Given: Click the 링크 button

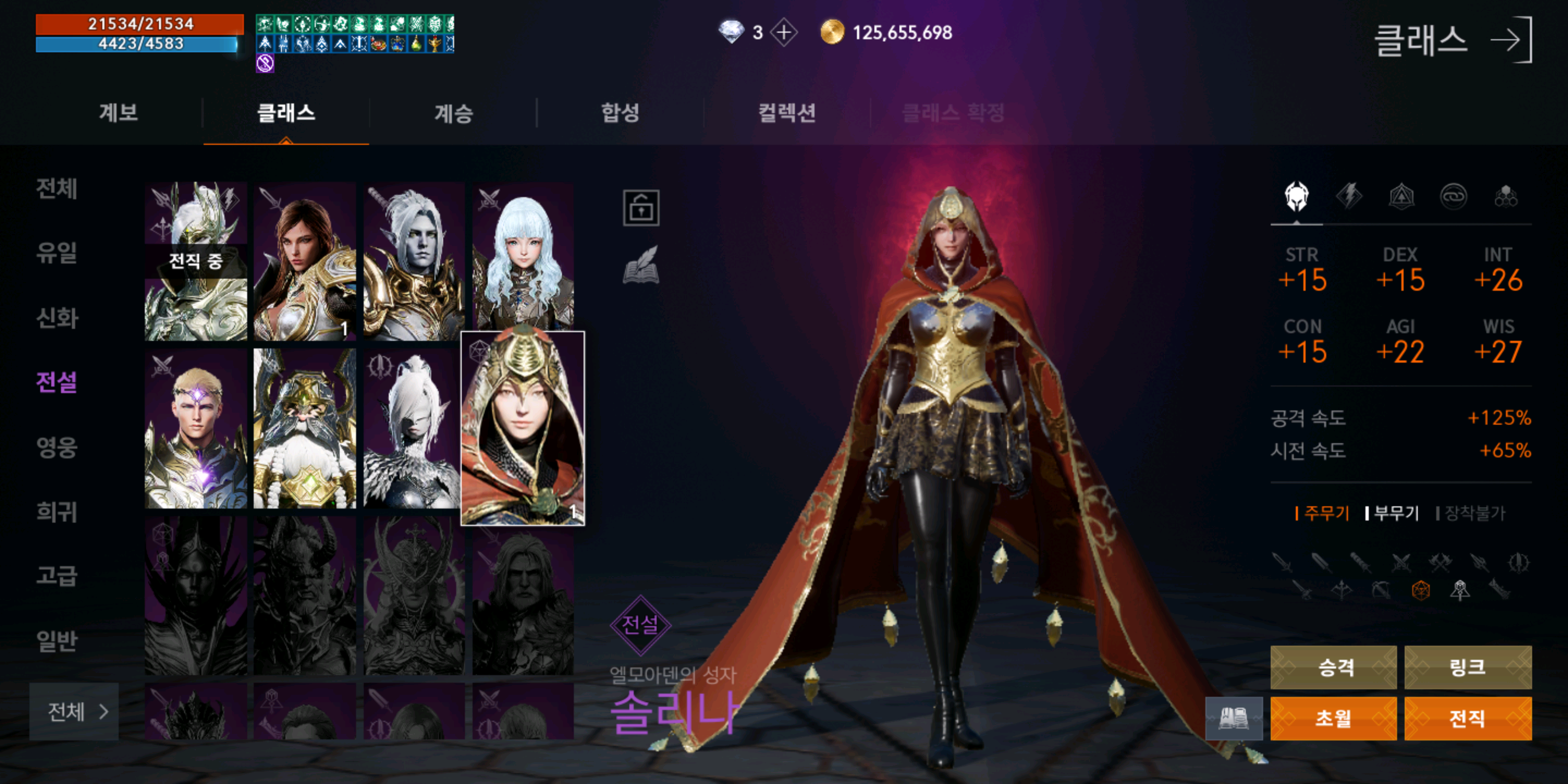Looking at the screenshot, I should click(1467, 667).
